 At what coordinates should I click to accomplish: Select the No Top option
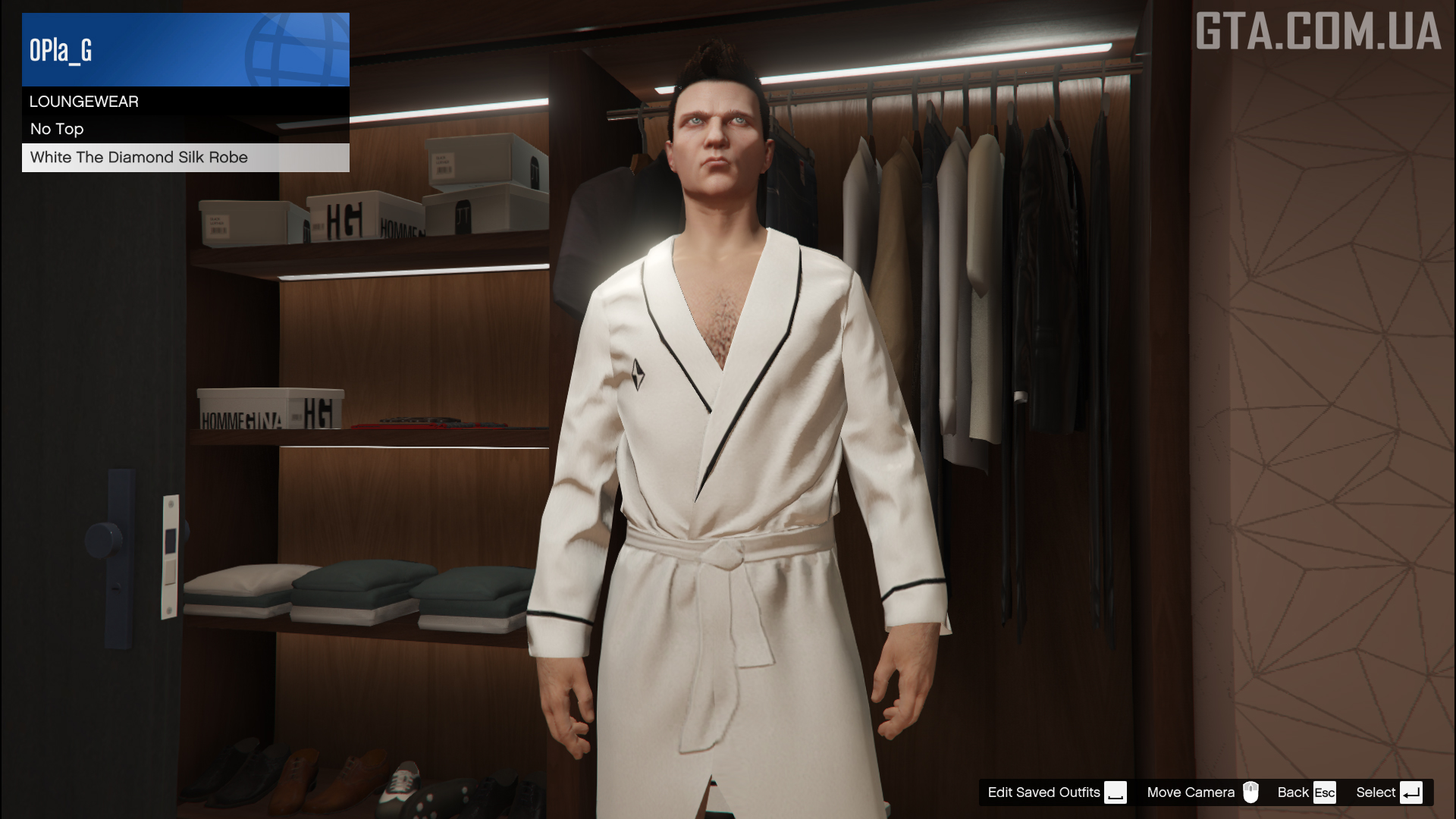tap(185, 129)
